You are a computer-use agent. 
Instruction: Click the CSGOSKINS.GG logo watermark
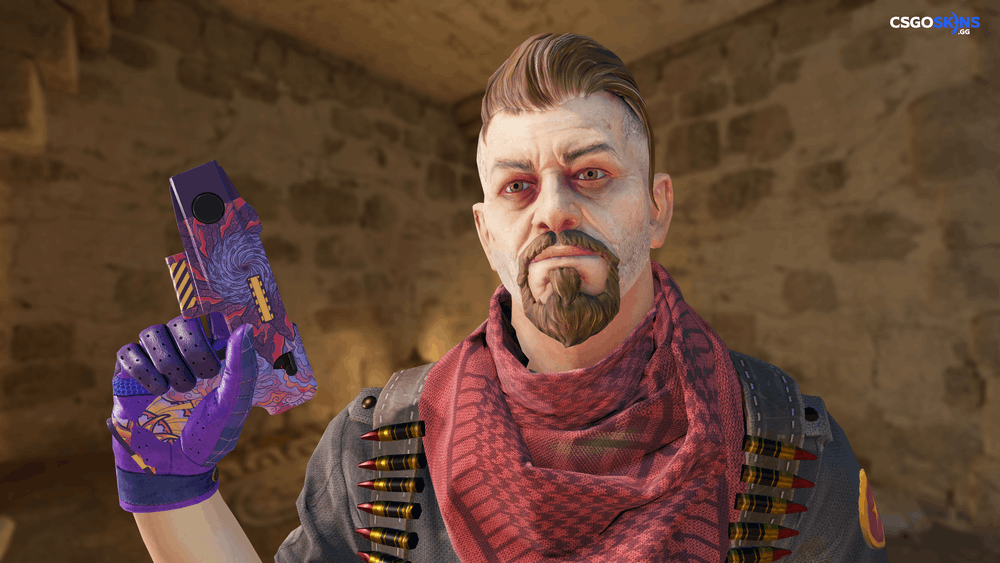pyautogui.click(x=934, y=24)
